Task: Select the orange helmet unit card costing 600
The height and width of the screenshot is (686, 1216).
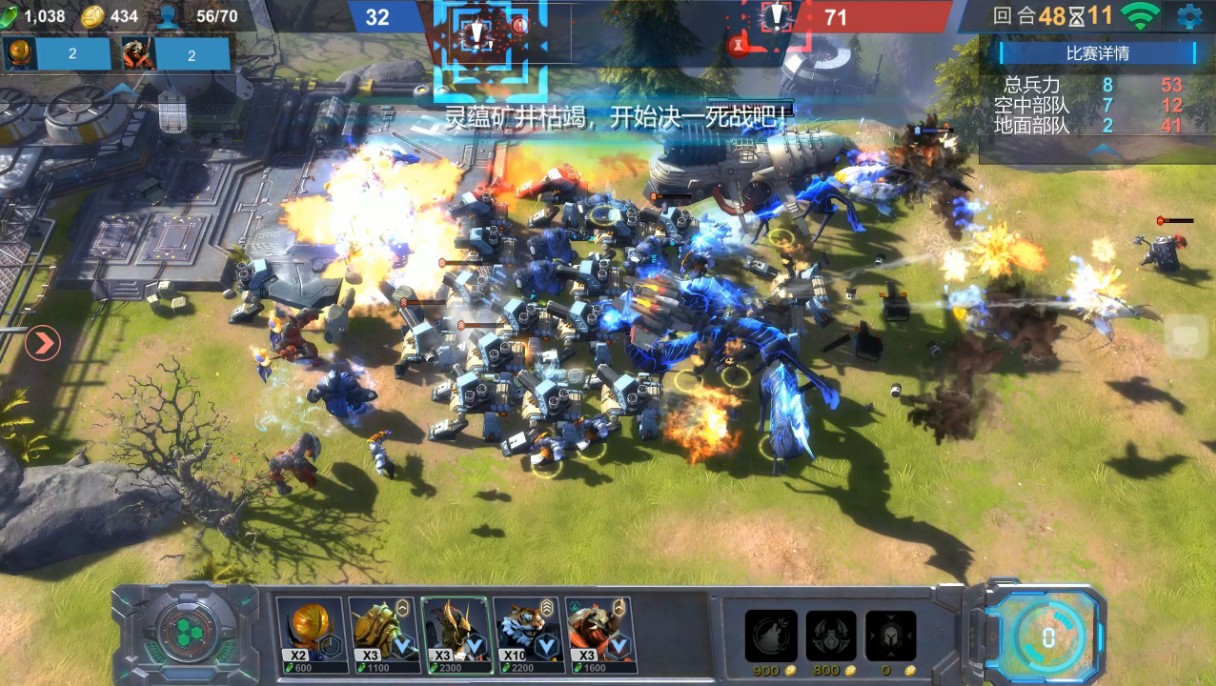Action: point(311,634)
